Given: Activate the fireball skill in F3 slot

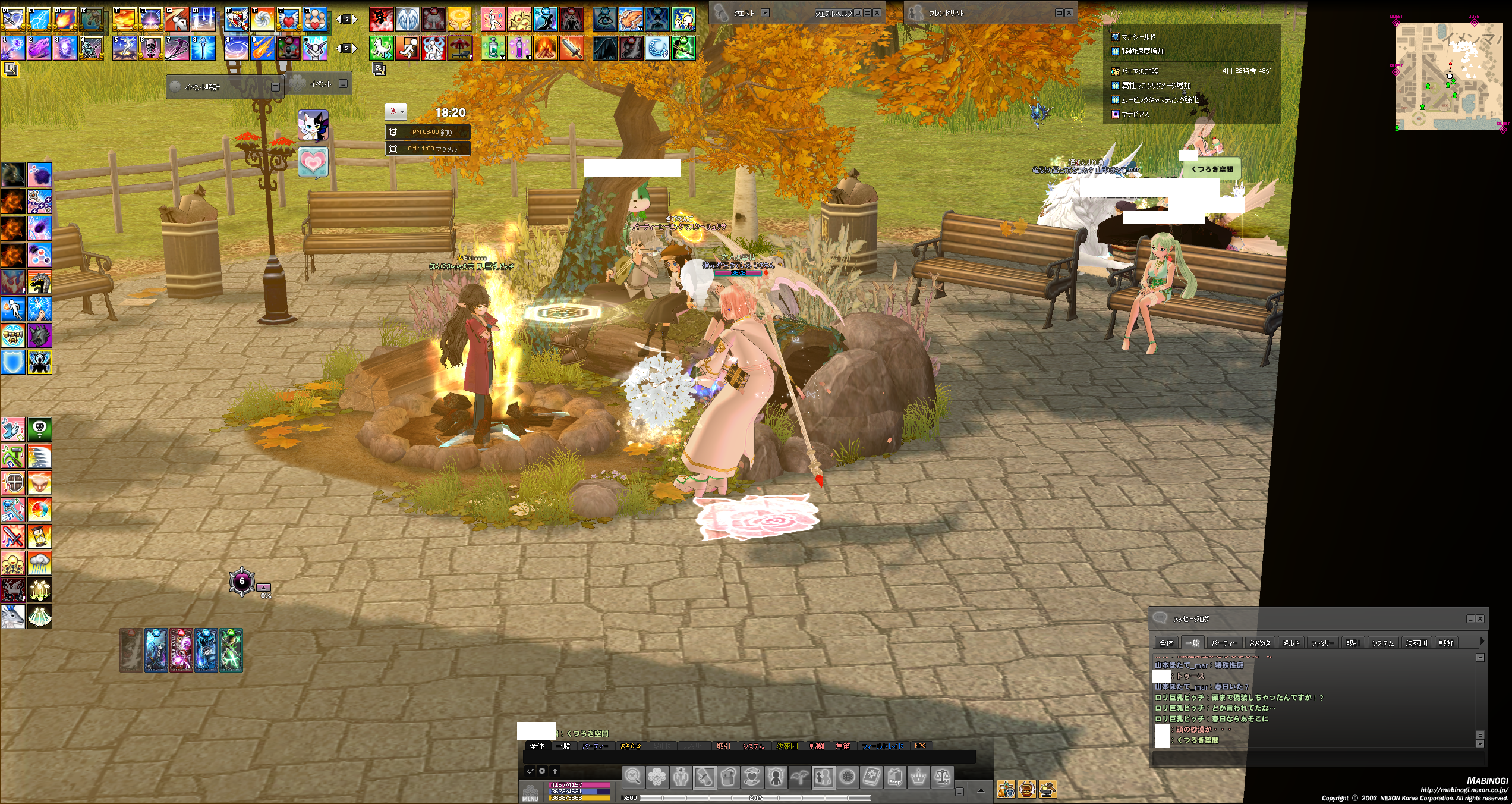Looking at the screenshot, I should pos(65,19).
